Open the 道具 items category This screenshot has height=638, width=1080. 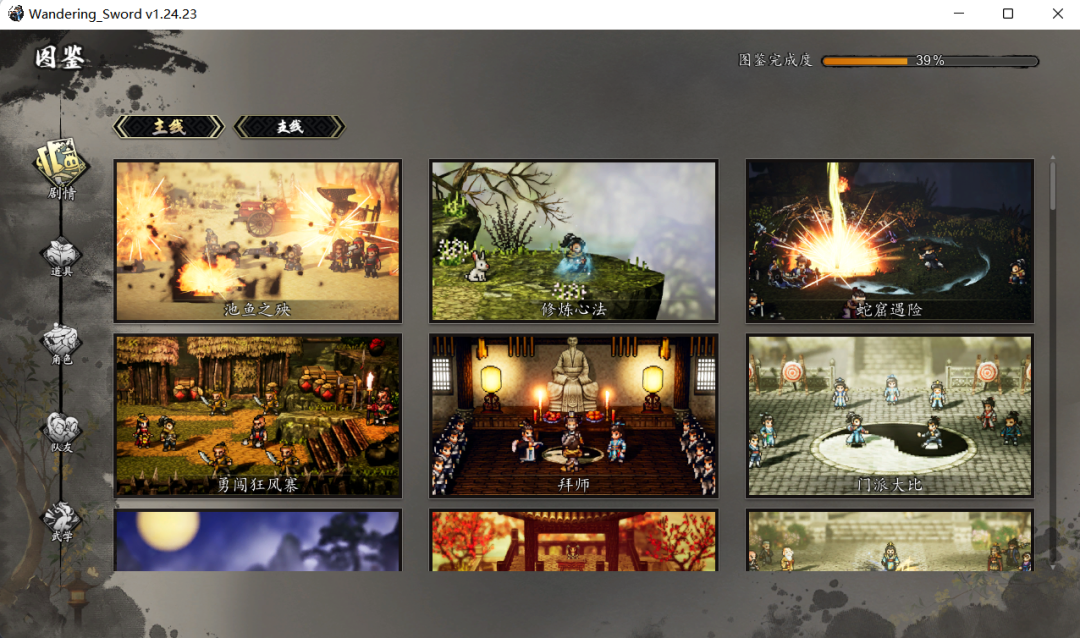pyautogui.click(x=61, y=257)
